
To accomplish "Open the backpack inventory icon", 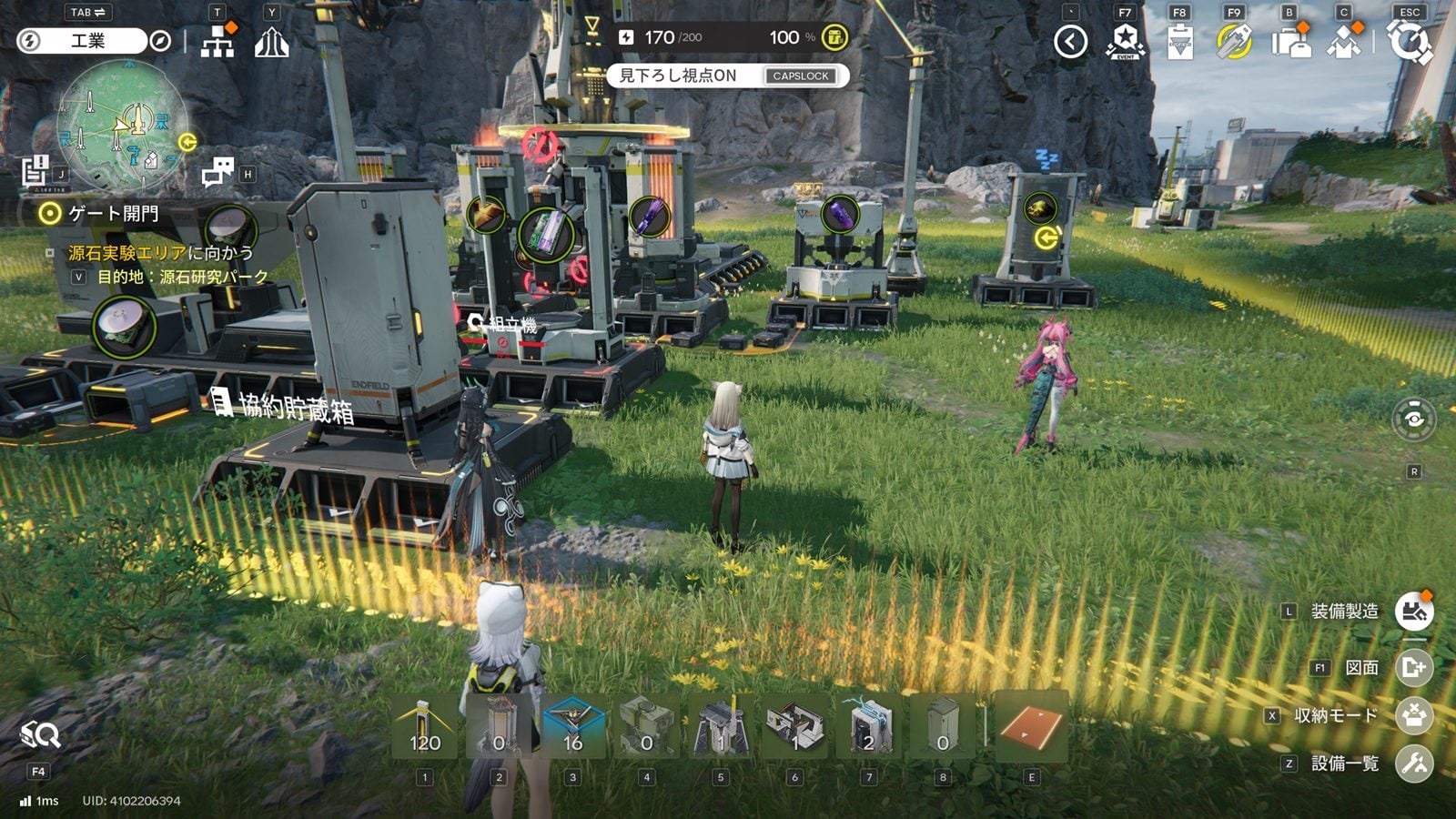I will point(1290,42).
